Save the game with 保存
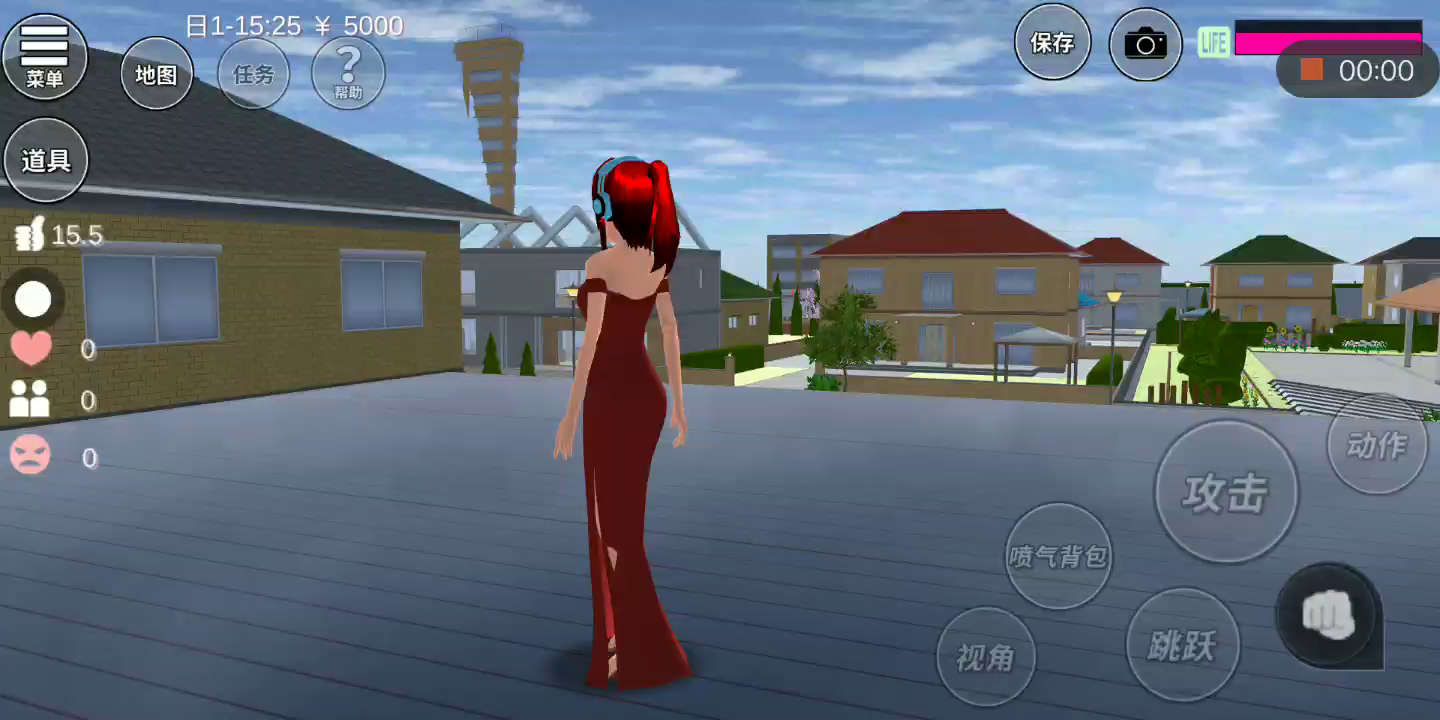Image resolution: width=1440 pixels, height=720 pixels. click(1052, 42)
